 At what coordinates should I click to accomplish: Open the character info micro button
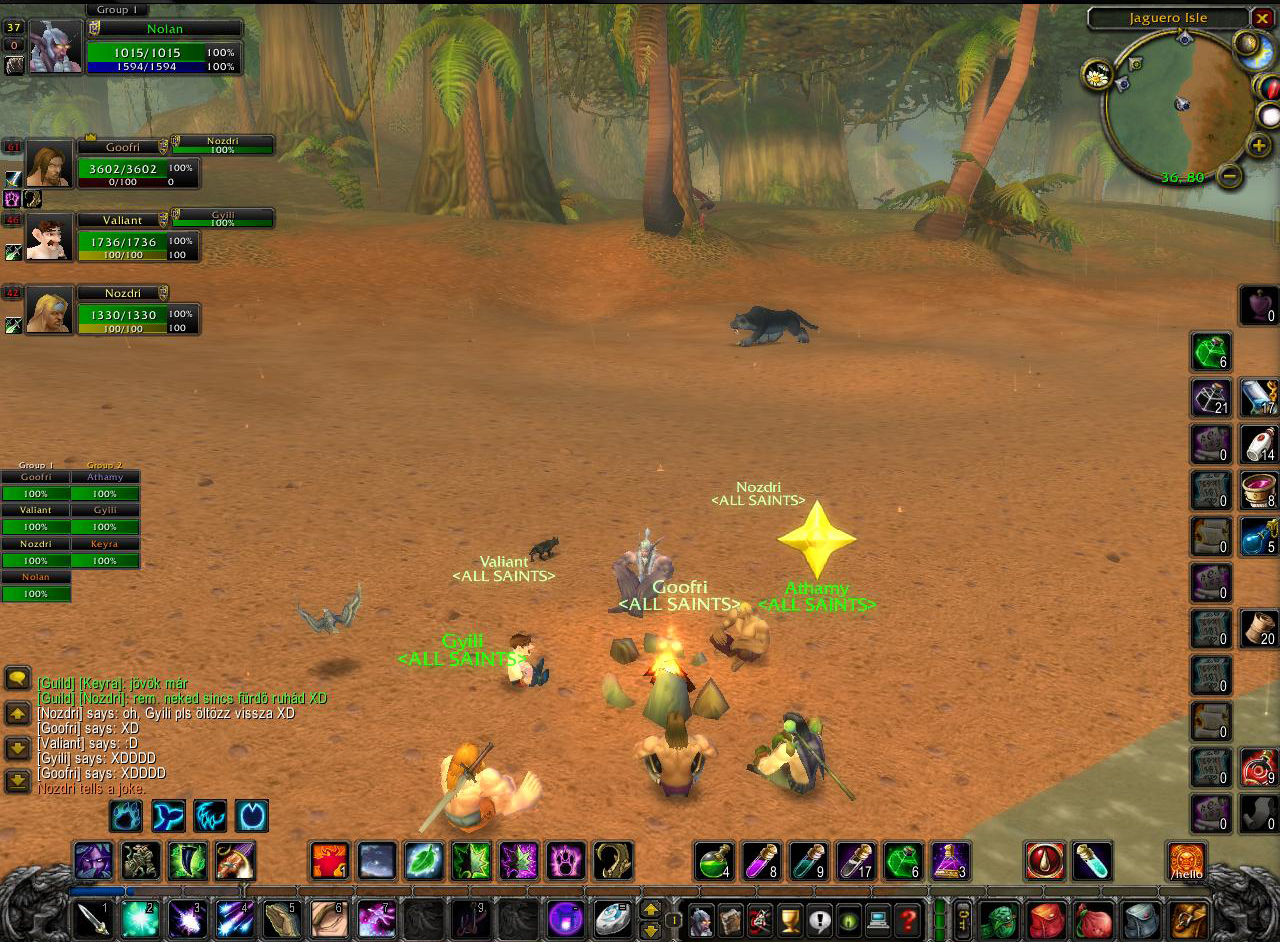(701, 919)
